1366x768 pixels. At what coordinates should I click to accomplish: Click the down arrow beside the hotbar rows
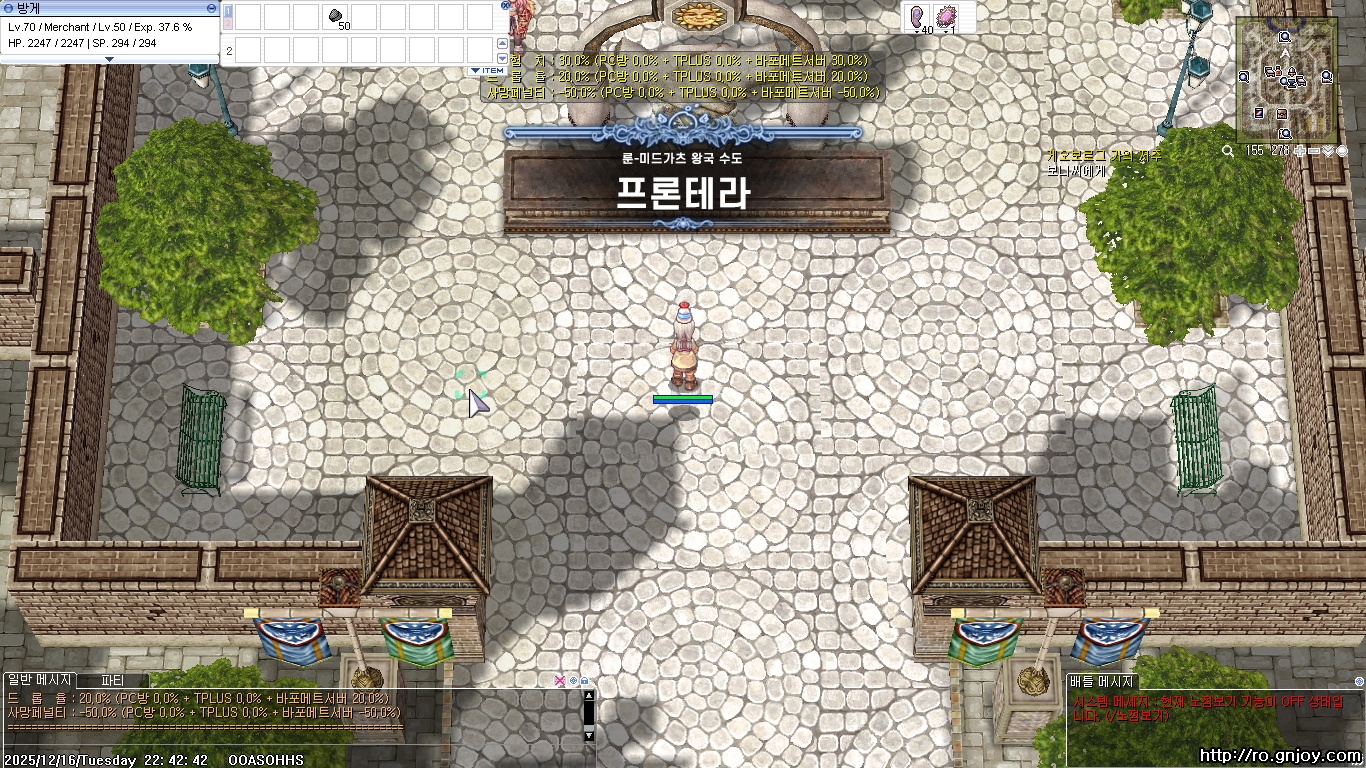click(x=503, y=58)
